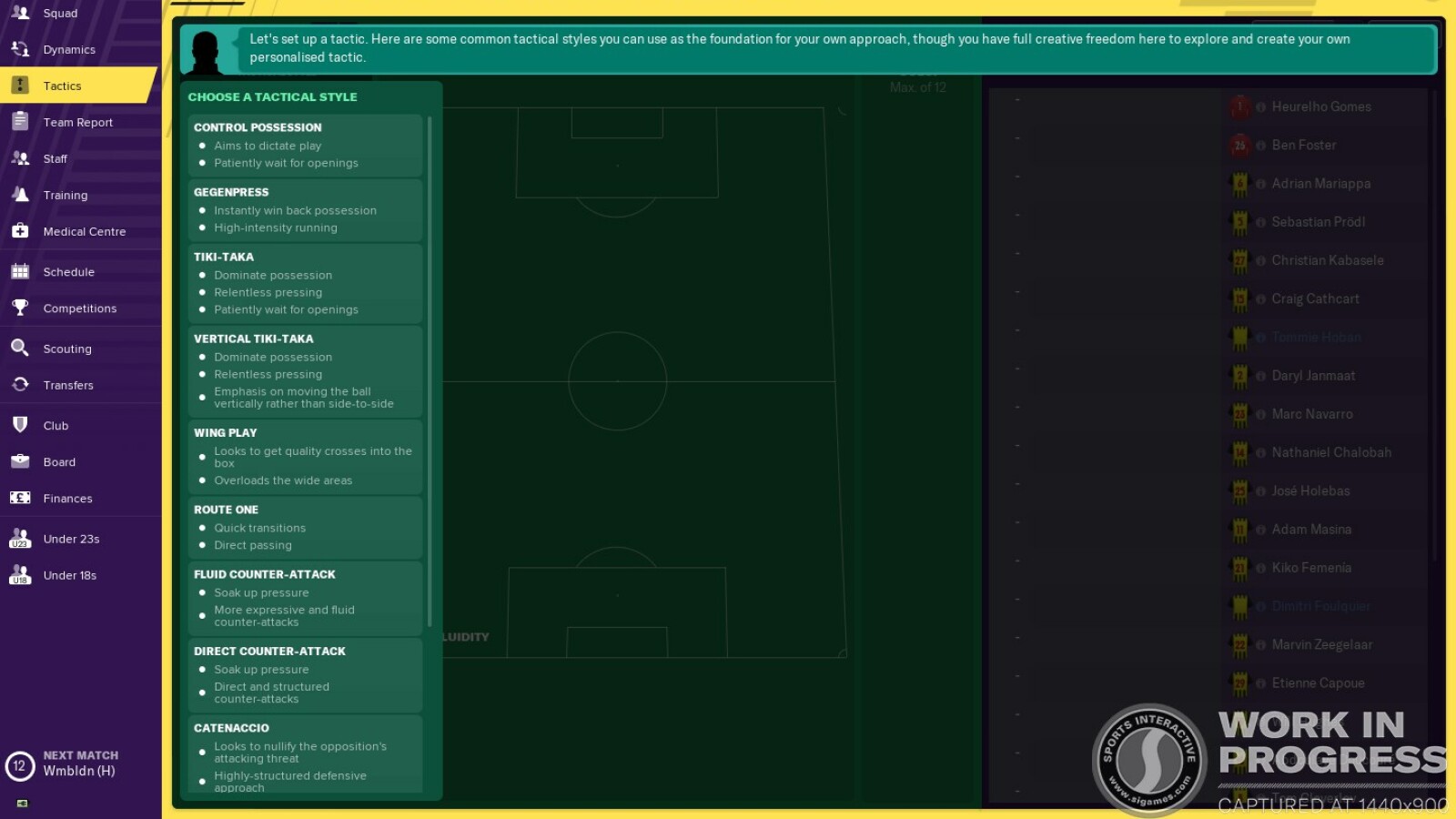
Task: Pick the Tiki-Taka tactical style
Action: (x=305, y=283)
